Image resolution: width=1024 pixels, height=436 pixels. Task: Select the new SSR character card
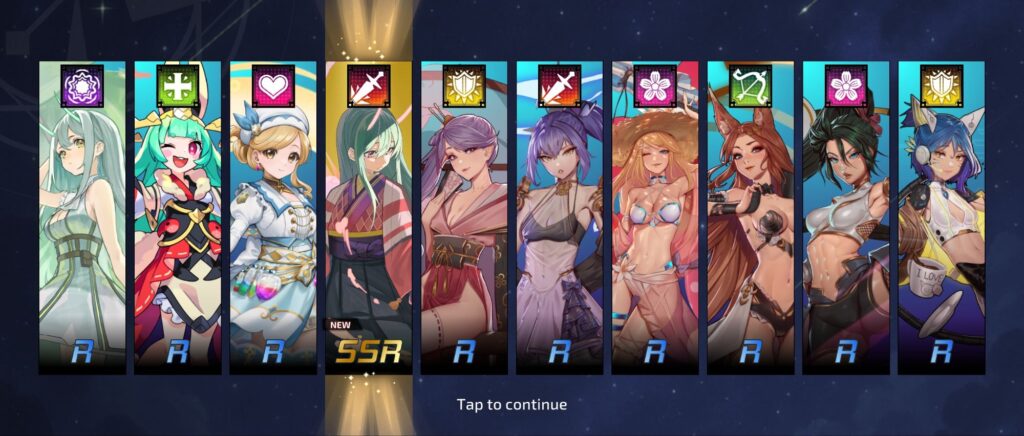coord(368,220)
